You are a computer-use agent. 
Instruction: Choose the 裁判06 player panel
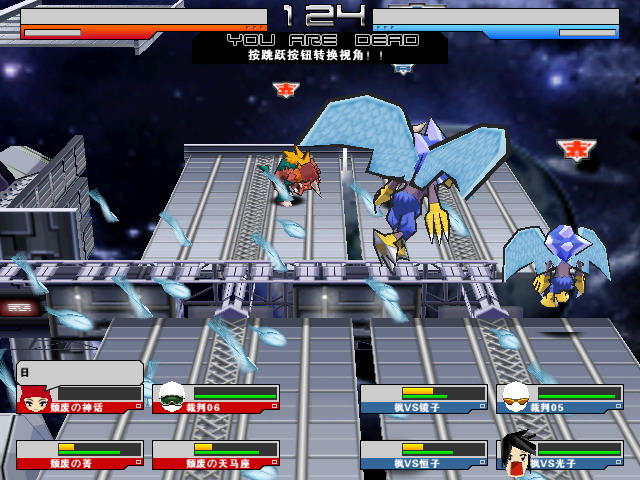click(216, 399)
